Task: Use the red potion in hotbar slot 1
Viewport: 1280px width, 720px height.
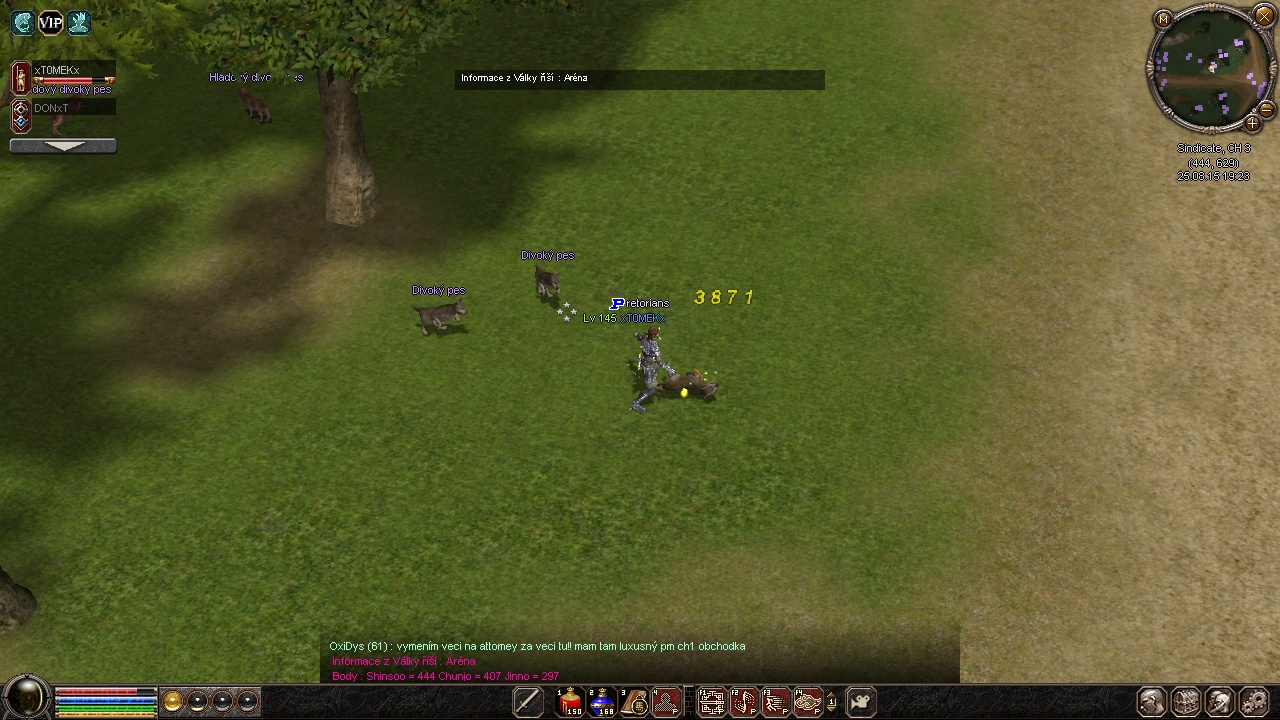Action: pos(570,702)
